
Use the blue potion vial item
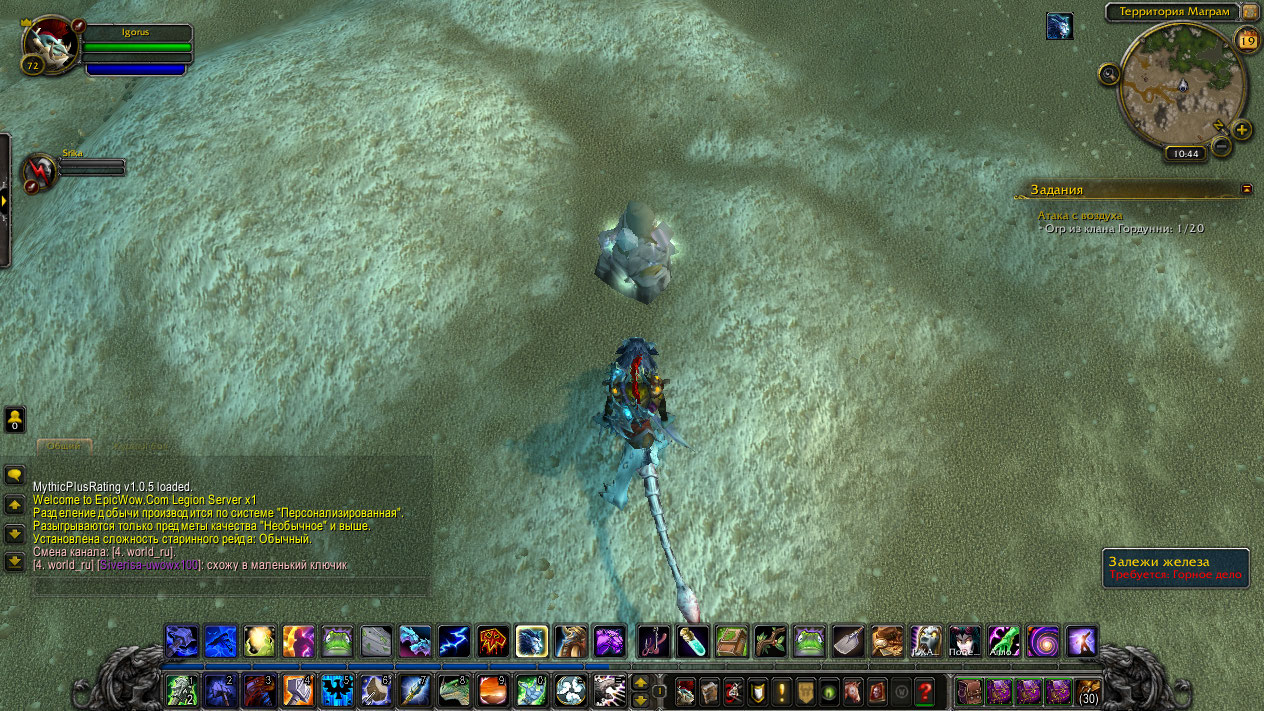click(693, 641)
